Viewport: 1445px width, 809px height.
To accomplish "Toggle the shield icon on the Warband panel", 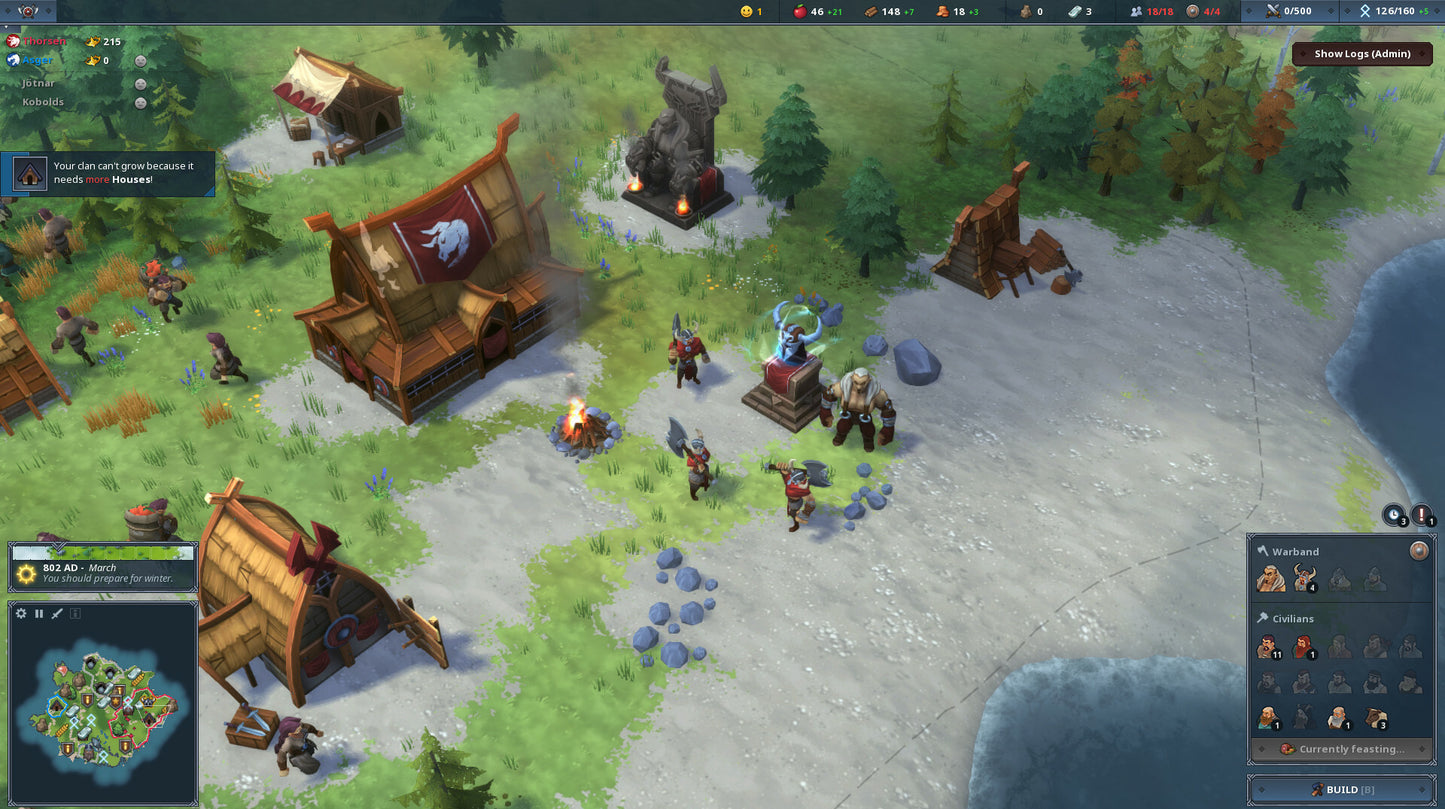I will (1418, 551).
